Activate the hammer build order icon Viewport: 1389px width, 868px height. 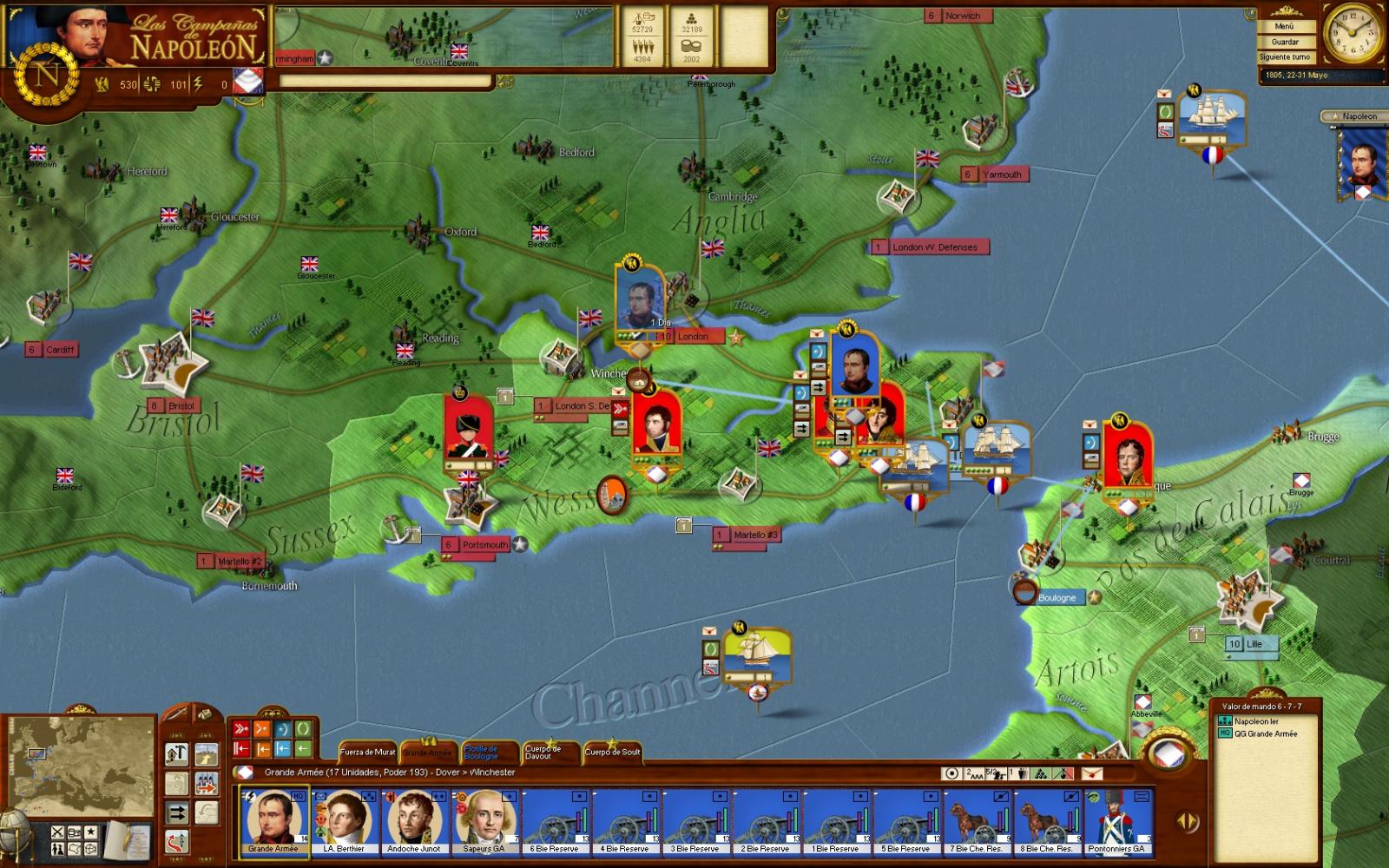coord(177,753)
